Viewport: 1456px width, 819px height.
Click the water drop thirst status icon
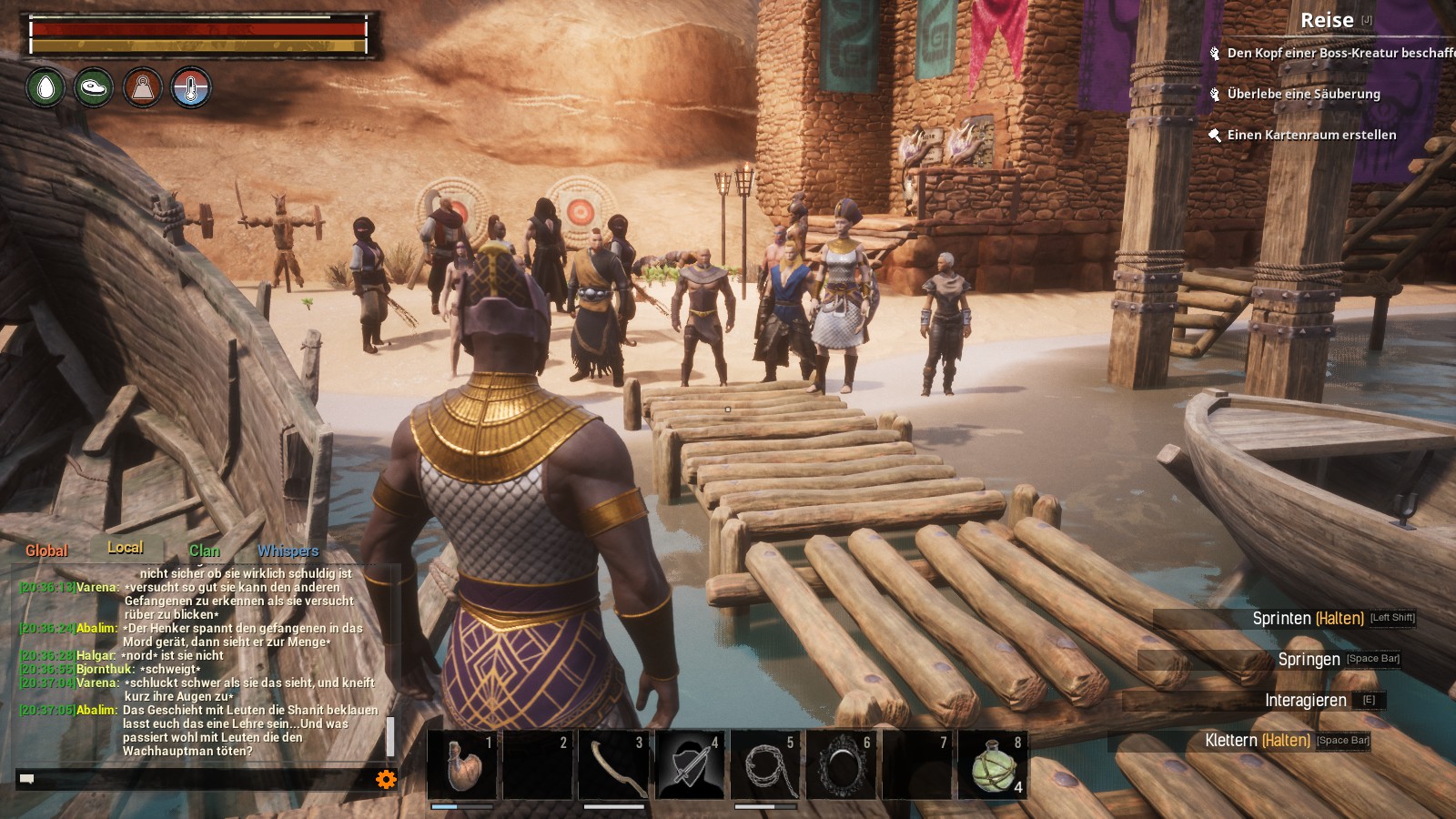[x=45, y=88]
